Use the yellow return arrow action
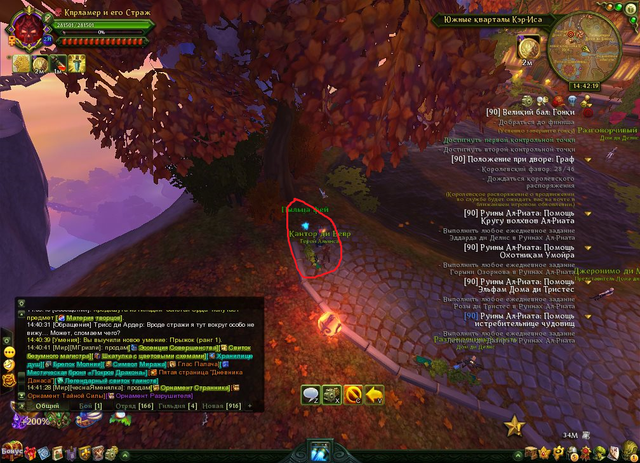The width and height of the screenshot is (640, 463). coord(375,395)
